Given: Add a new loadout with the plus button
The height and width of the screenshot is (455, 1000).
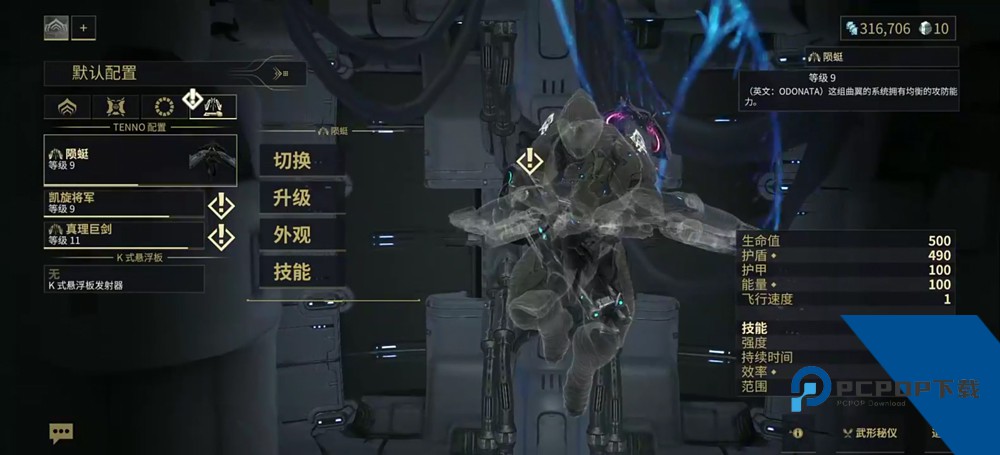Looking at the screenshot, I should click(x=83, y=28).
